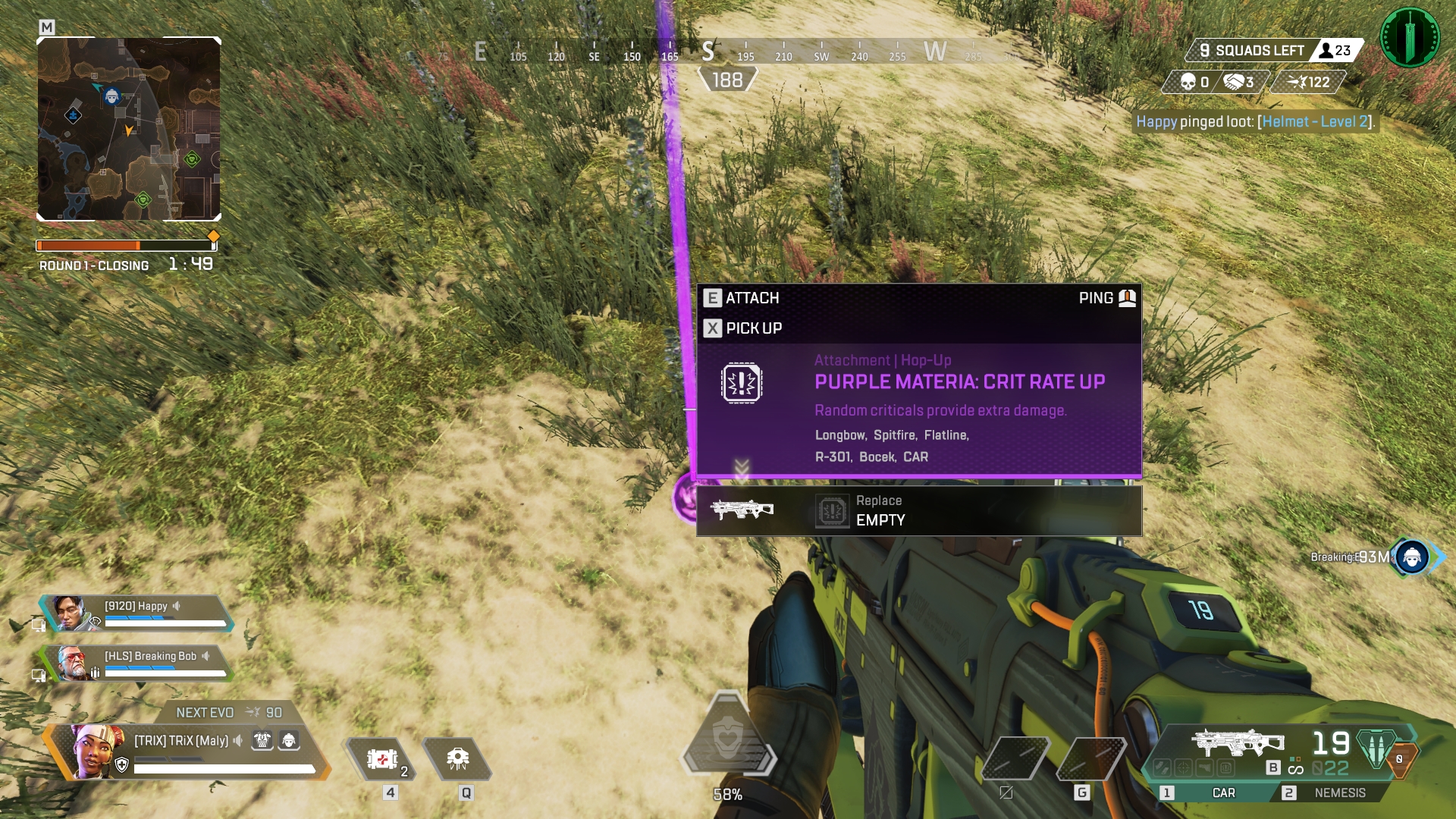Select the CAR weapon slot

[x=1222, y=792]
